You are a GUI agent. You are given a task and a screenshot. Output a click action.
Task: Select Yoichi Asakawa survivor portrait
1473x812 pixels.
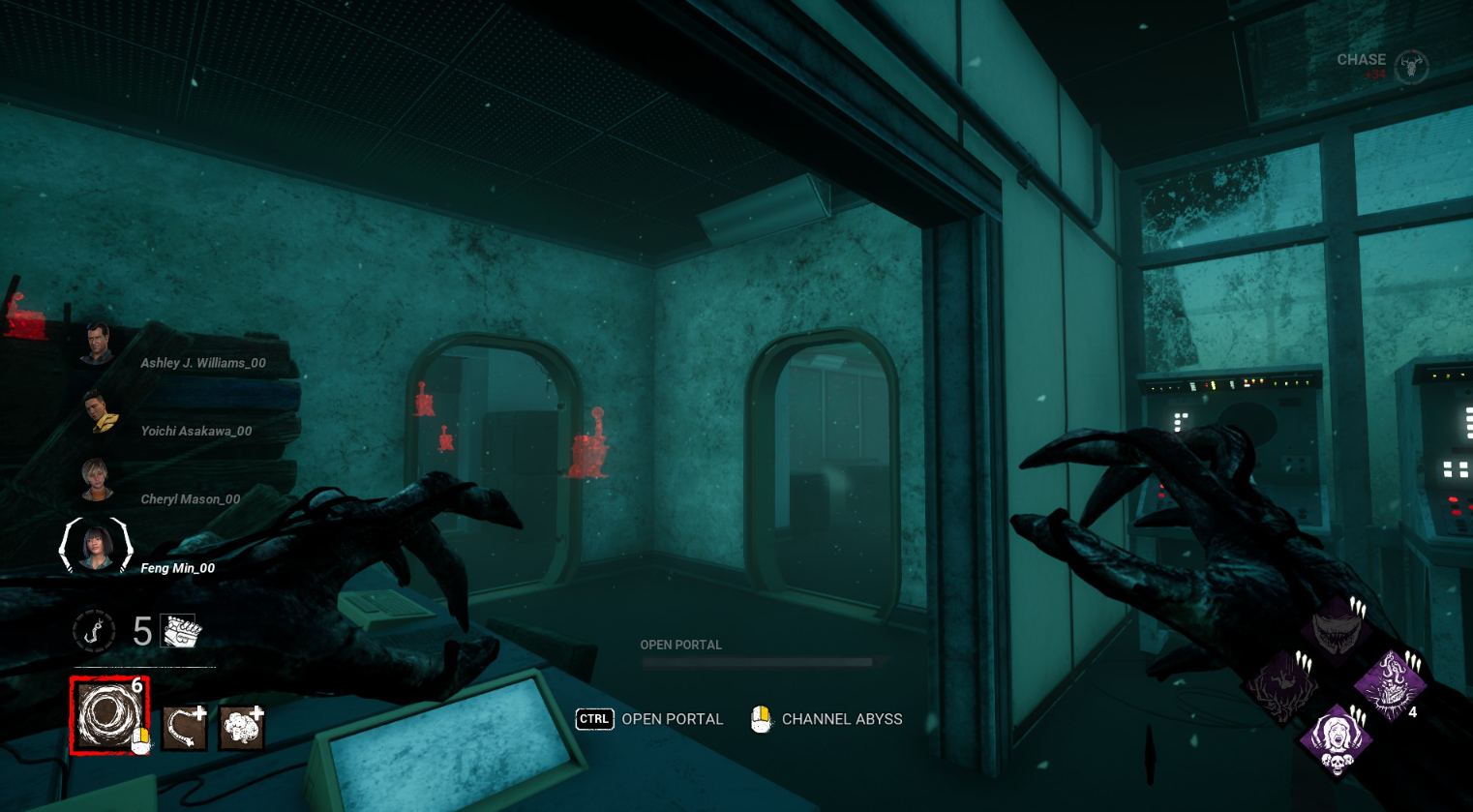[98, 411]
